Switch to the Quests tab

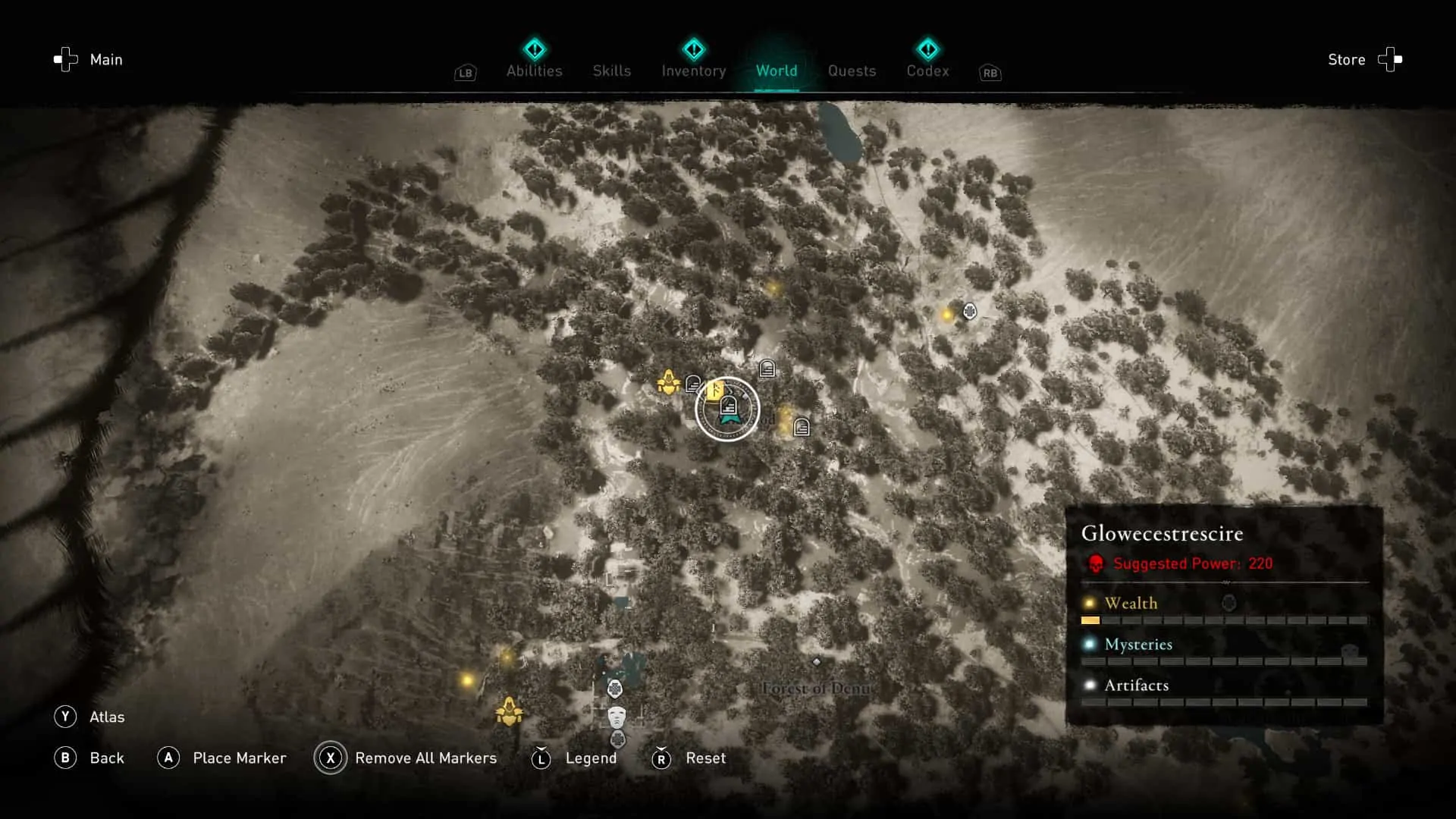pos(852,71)
